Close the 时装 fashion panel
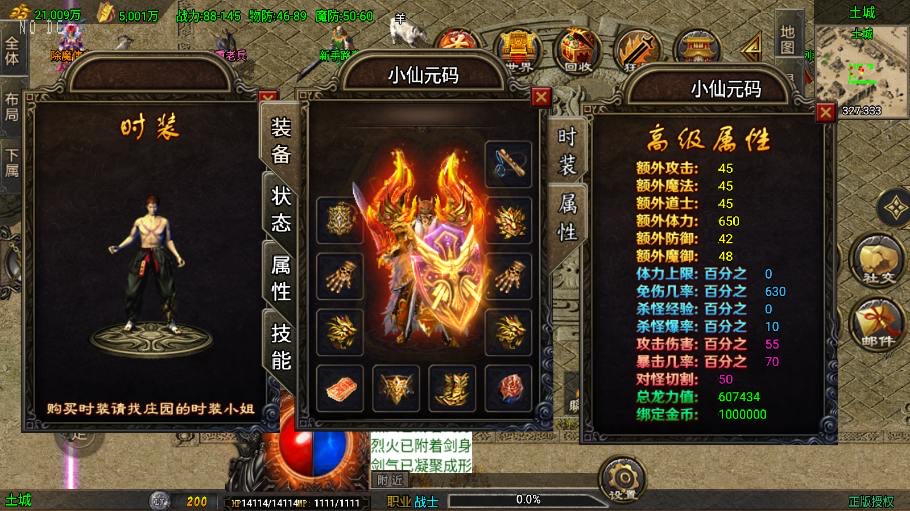 click(267, 99)
